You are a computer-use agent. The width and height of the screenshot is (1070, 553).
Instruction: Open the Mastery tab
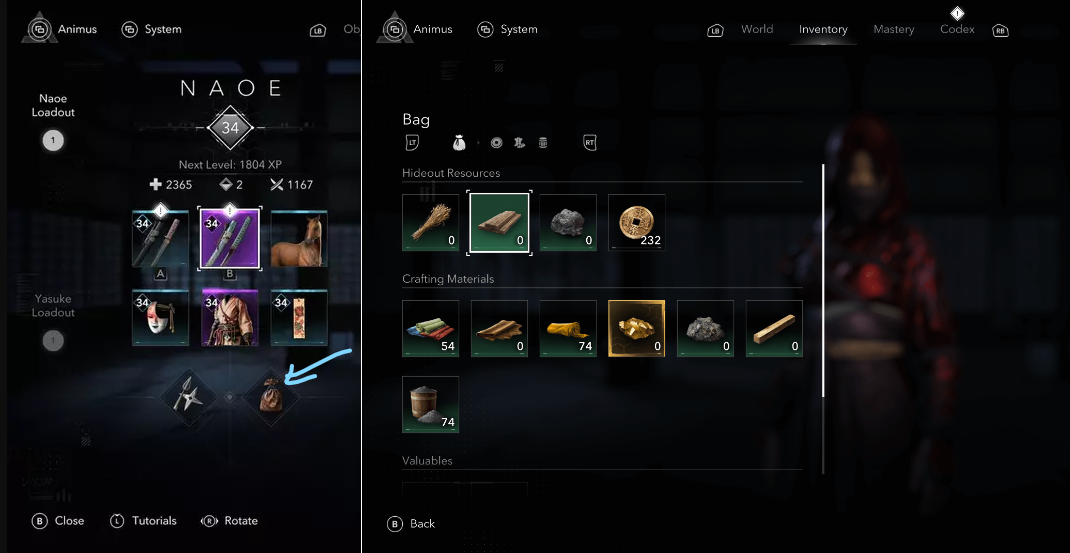click(893, 30)
